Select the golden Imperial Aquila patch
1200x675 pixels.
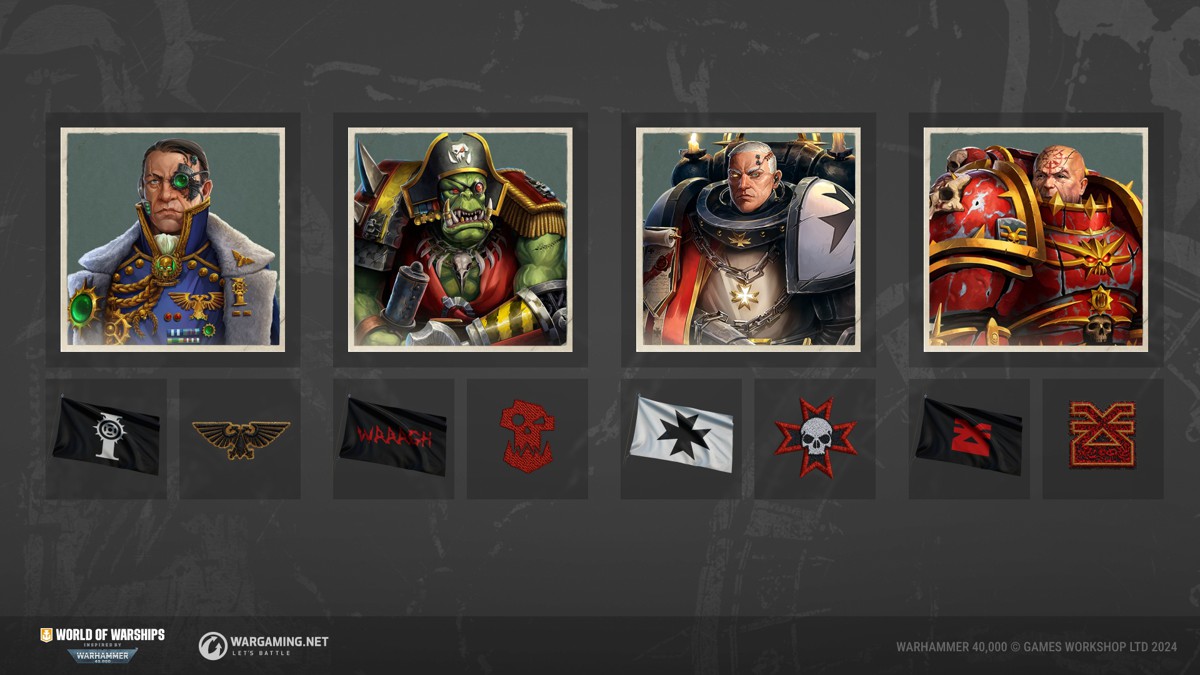[x=240, y=437]
